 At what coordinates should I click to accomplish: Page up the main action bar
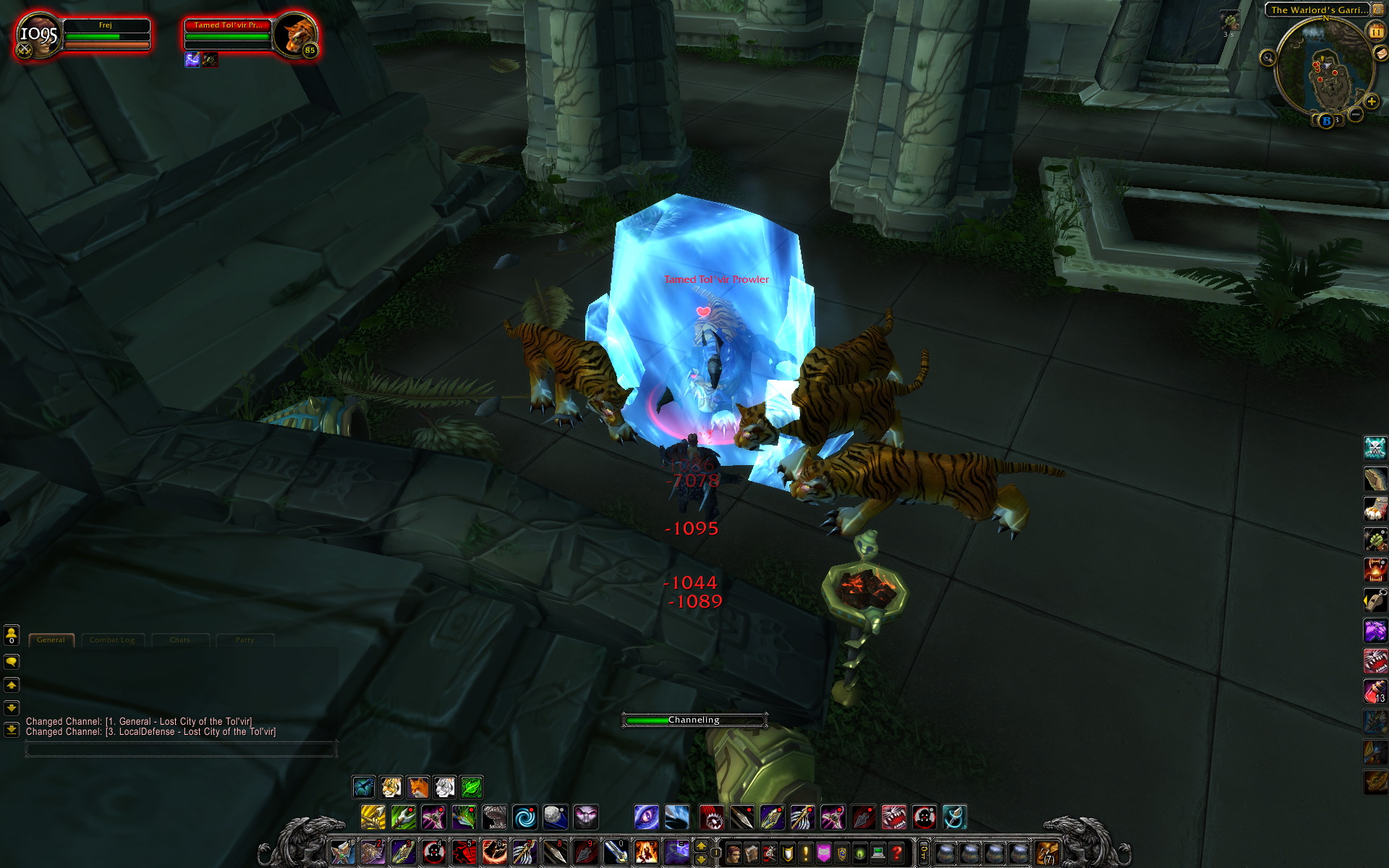[x=701, y=846]
